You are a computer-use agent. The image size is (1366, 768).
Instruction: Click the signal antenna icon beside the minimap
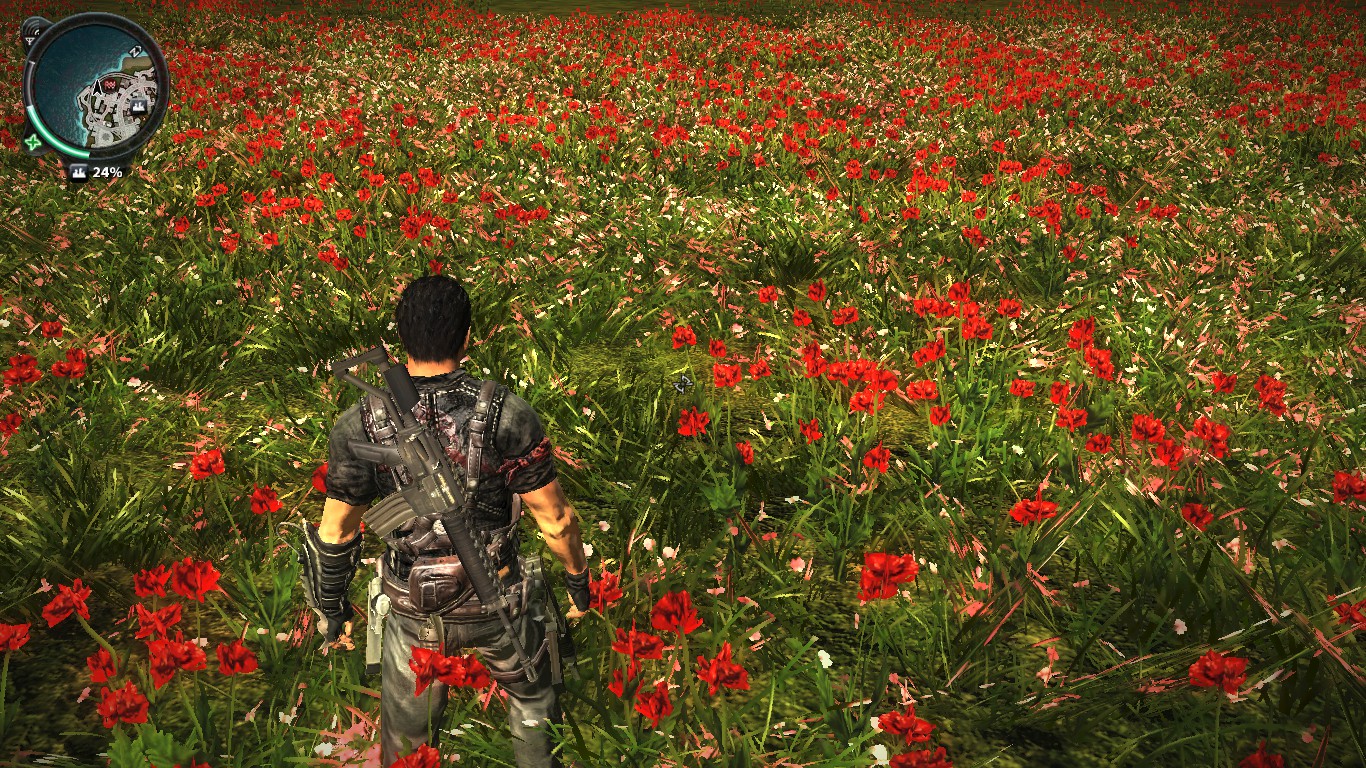(x=31, y=33)
